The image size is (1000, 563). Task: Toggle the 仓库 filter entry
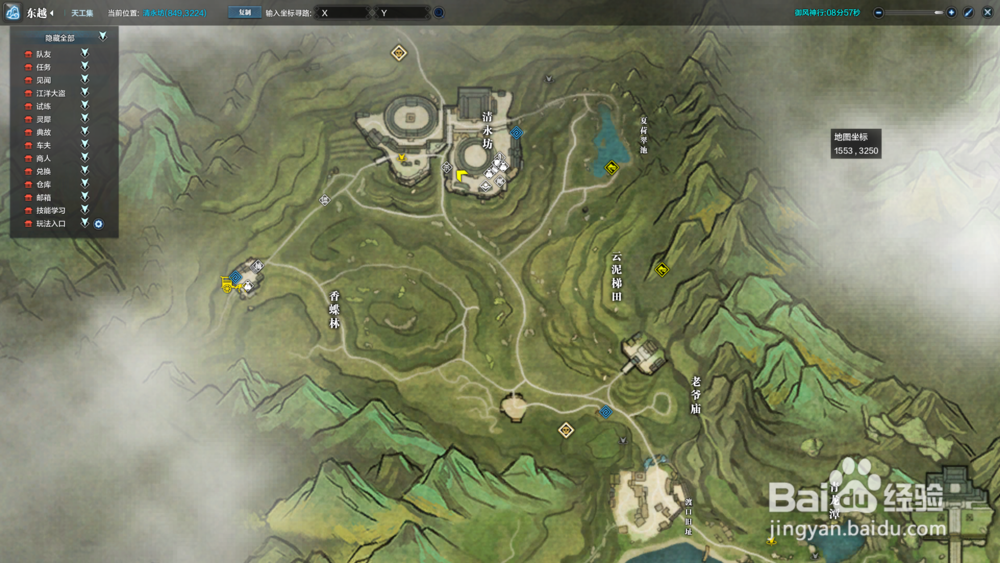[43, 185]
